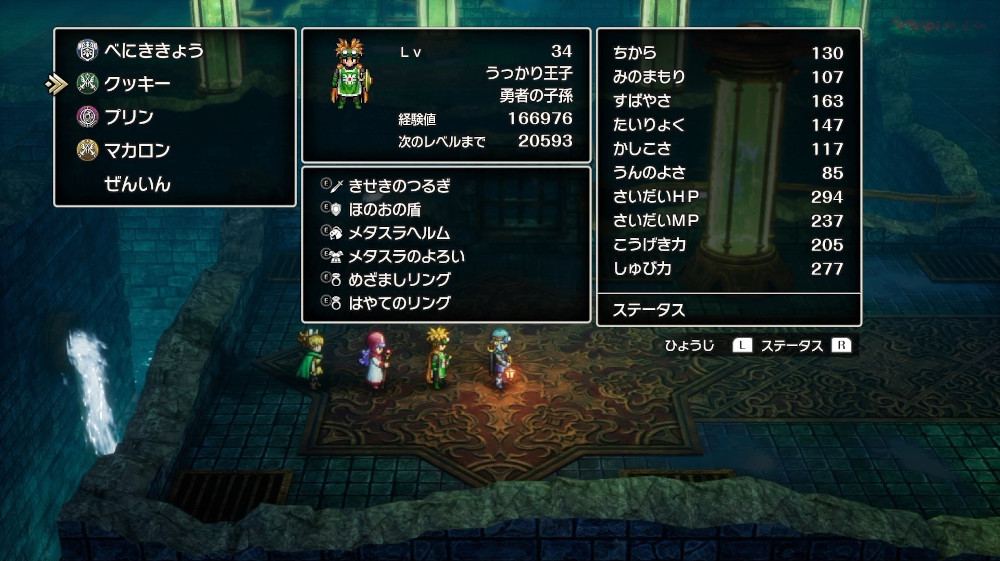Choose クッキー in the party list
Image resolution: width=1000 pixels, height=561 pixels.
tap(137, 84)
